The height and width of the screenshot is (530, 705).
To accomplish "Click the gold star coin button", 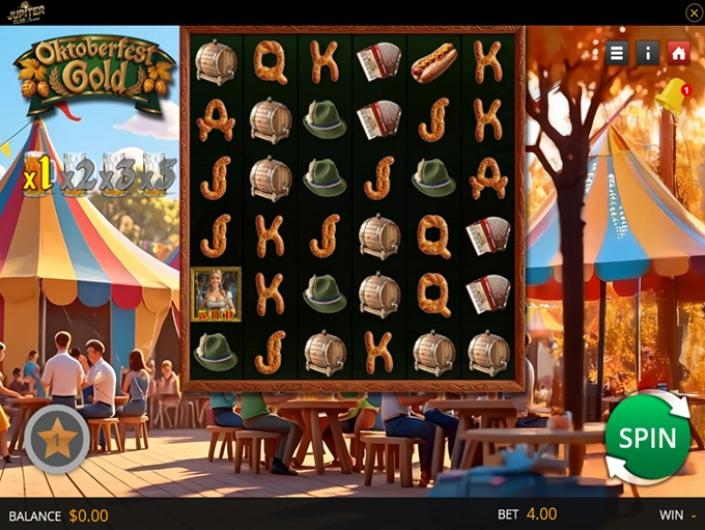I will click(x=57, y=438).
